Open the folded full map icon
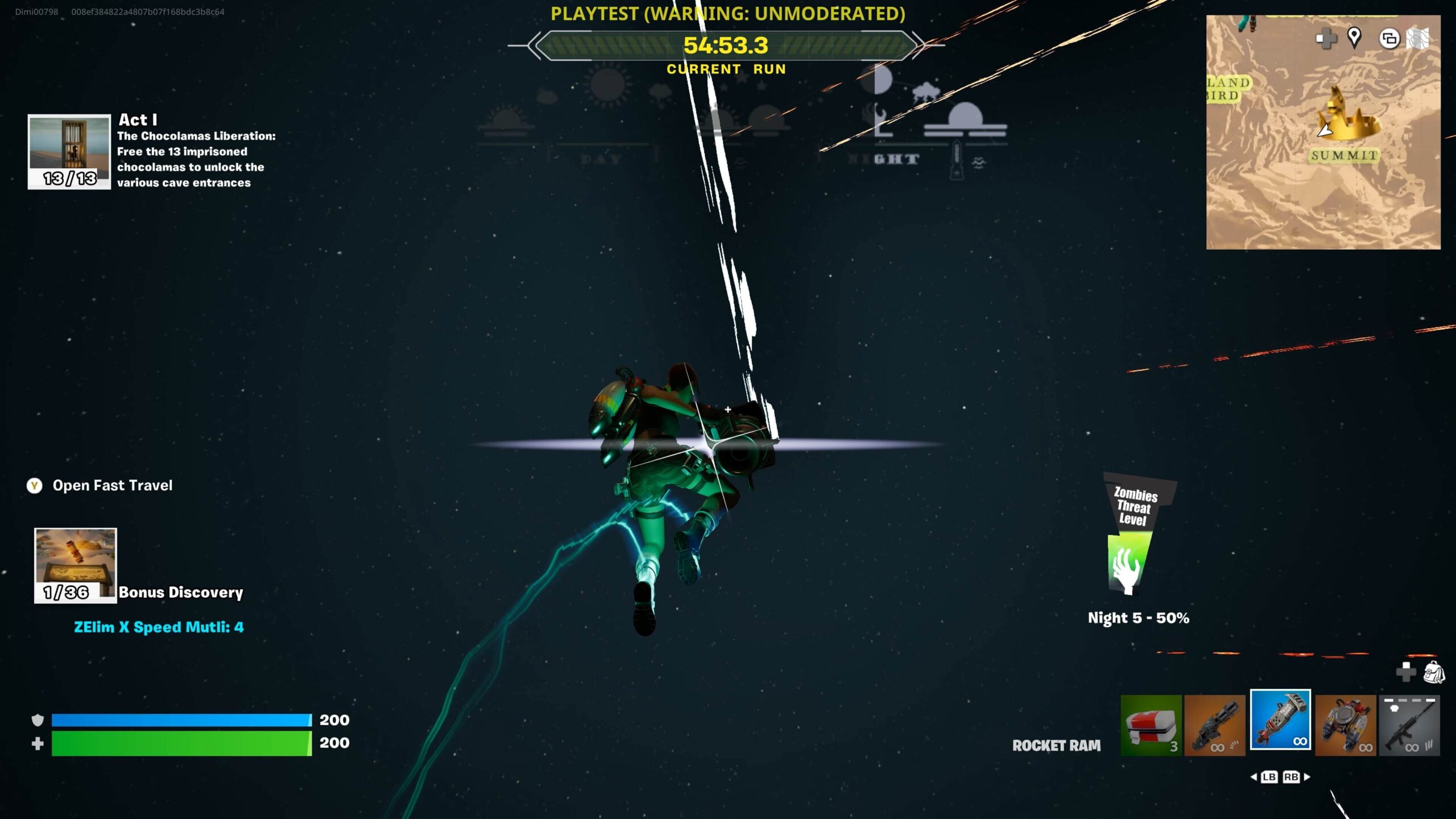Viewport: 1456px width, 819px height. pyautogui.click(x=1417, y=39)
